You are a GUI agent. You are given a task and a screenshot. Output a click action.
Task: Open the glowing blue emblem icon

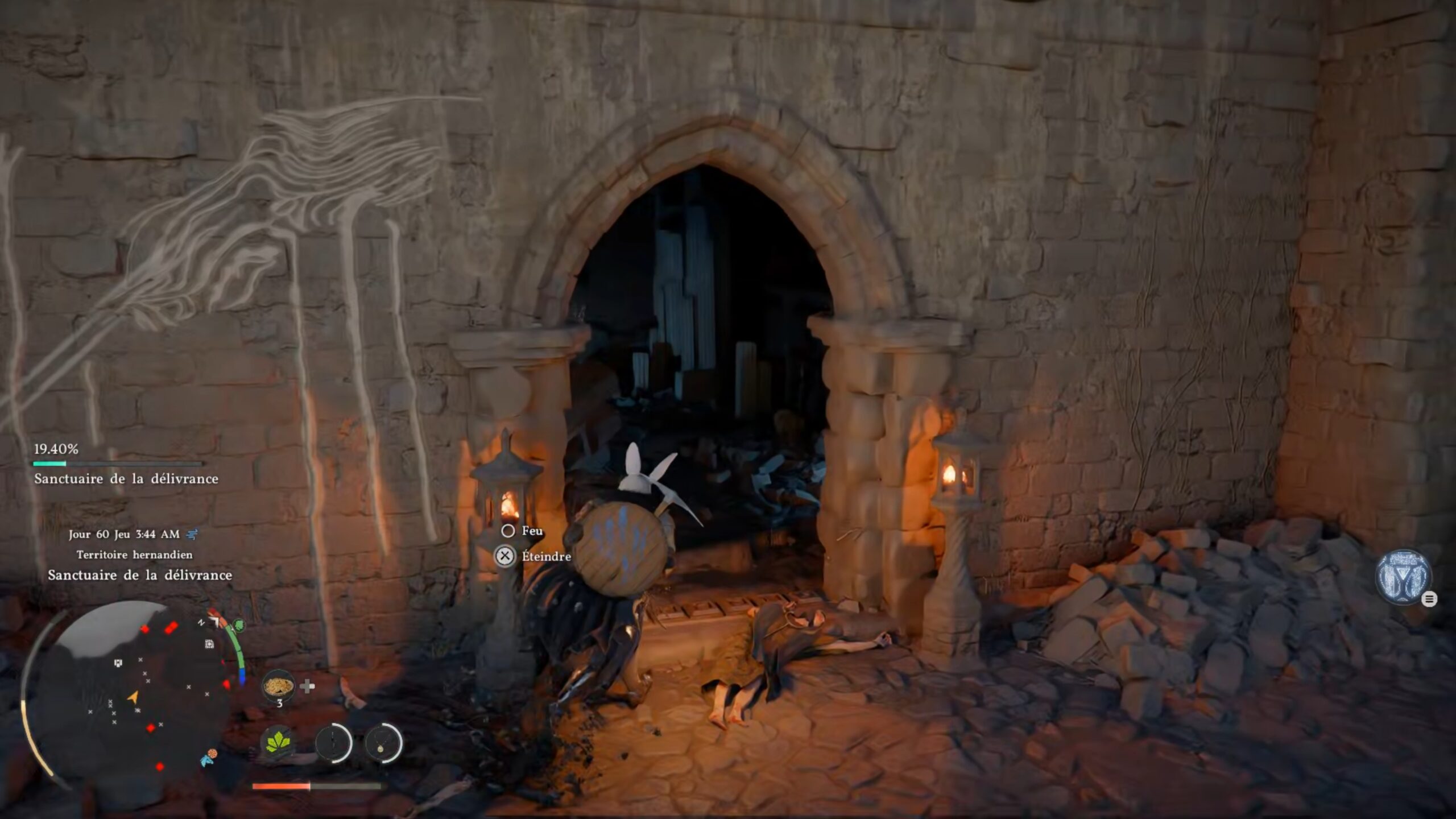click(x=1403, y=577)
